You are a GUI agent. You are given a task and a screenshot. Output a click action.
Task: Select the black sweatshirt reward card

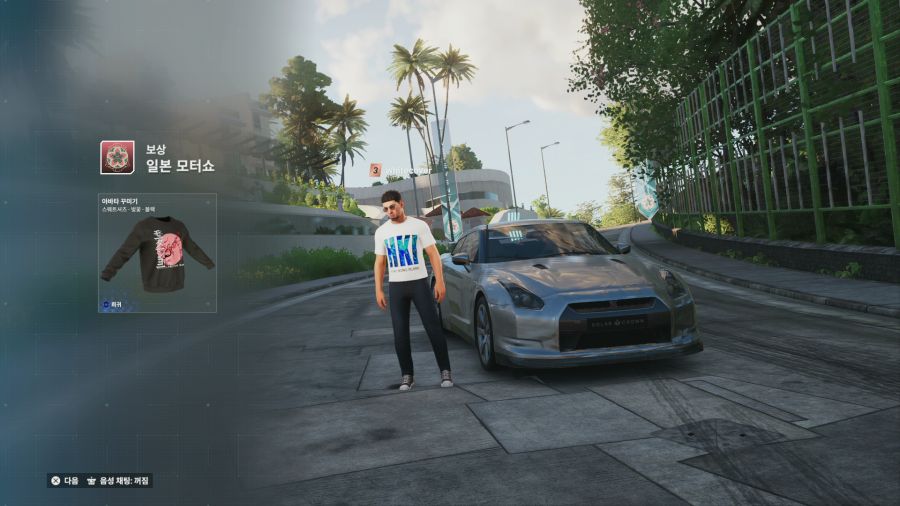tap(157, 253)
